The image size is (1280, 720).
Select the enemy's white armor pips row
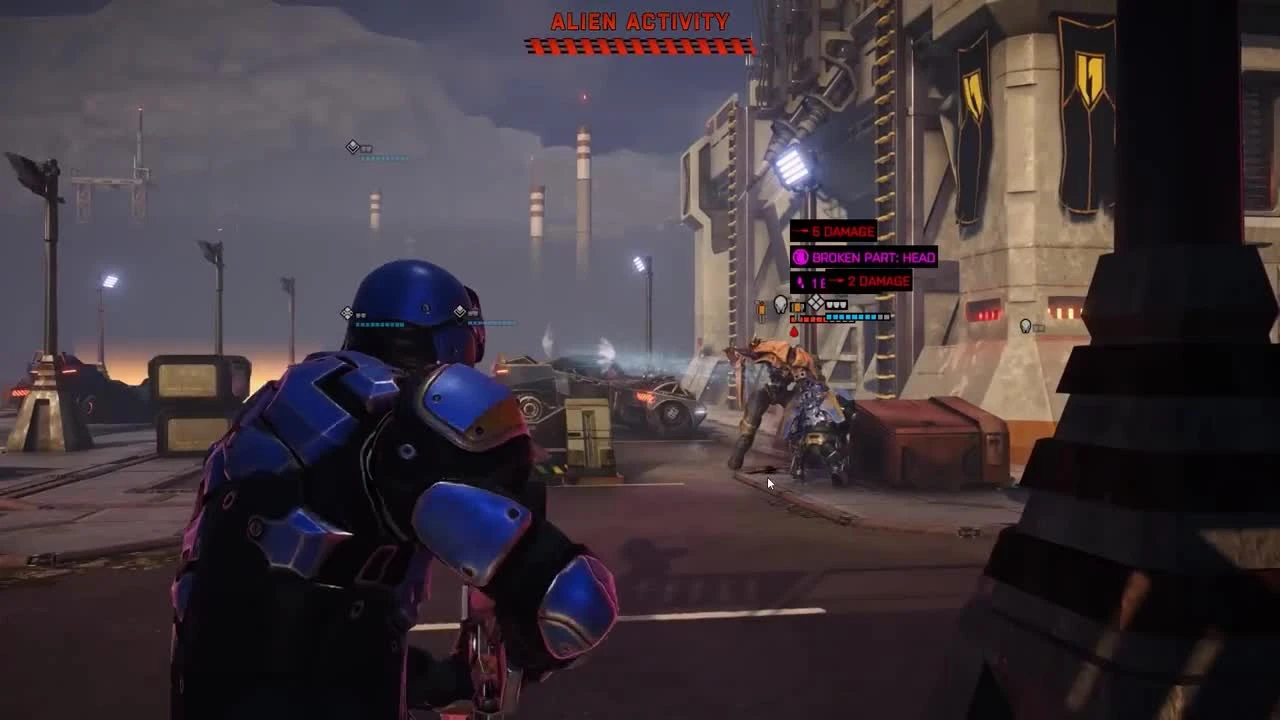[836, 305]
